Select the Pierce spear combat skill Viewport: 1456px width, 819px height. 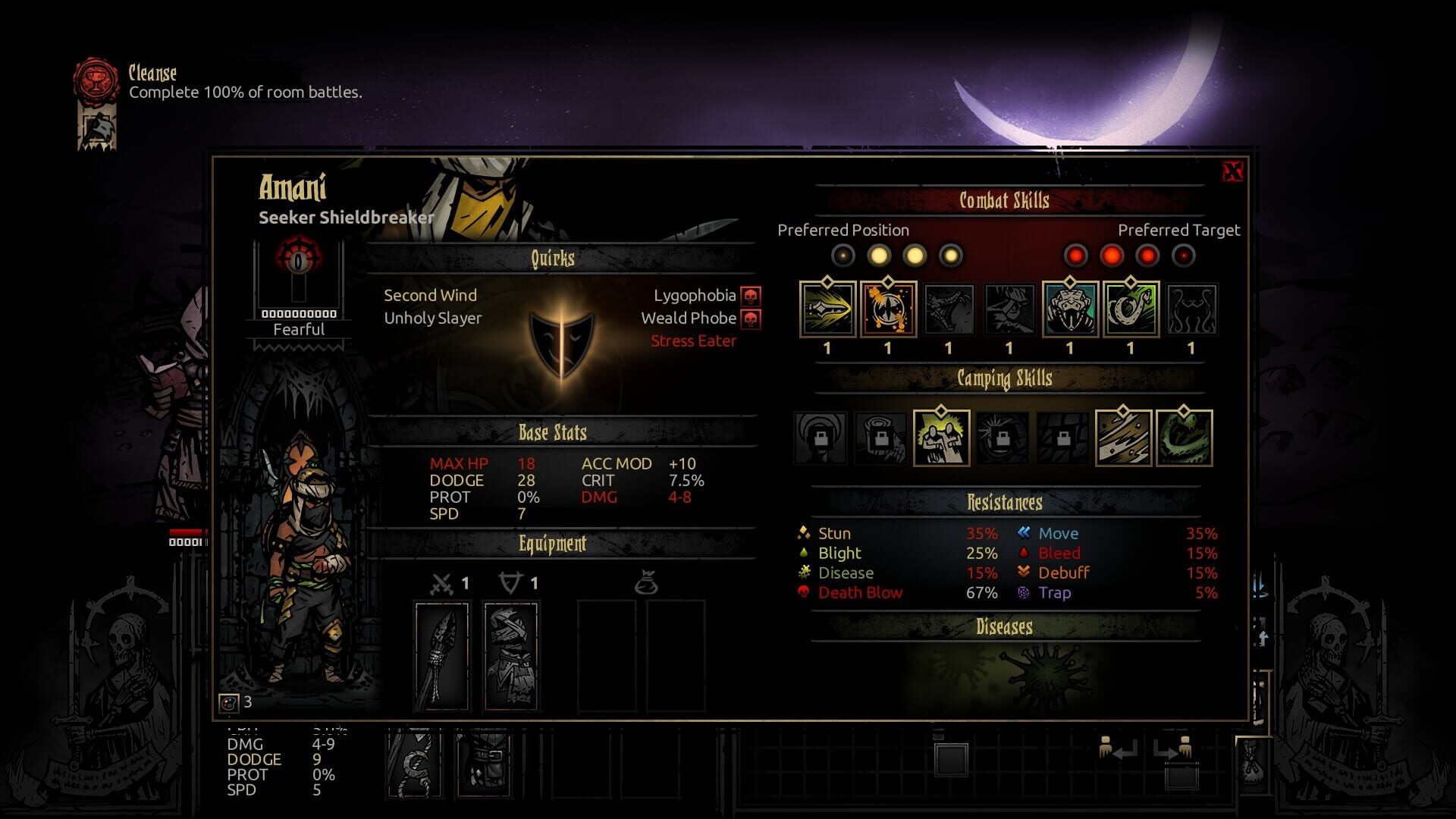[x=827, y=309]
